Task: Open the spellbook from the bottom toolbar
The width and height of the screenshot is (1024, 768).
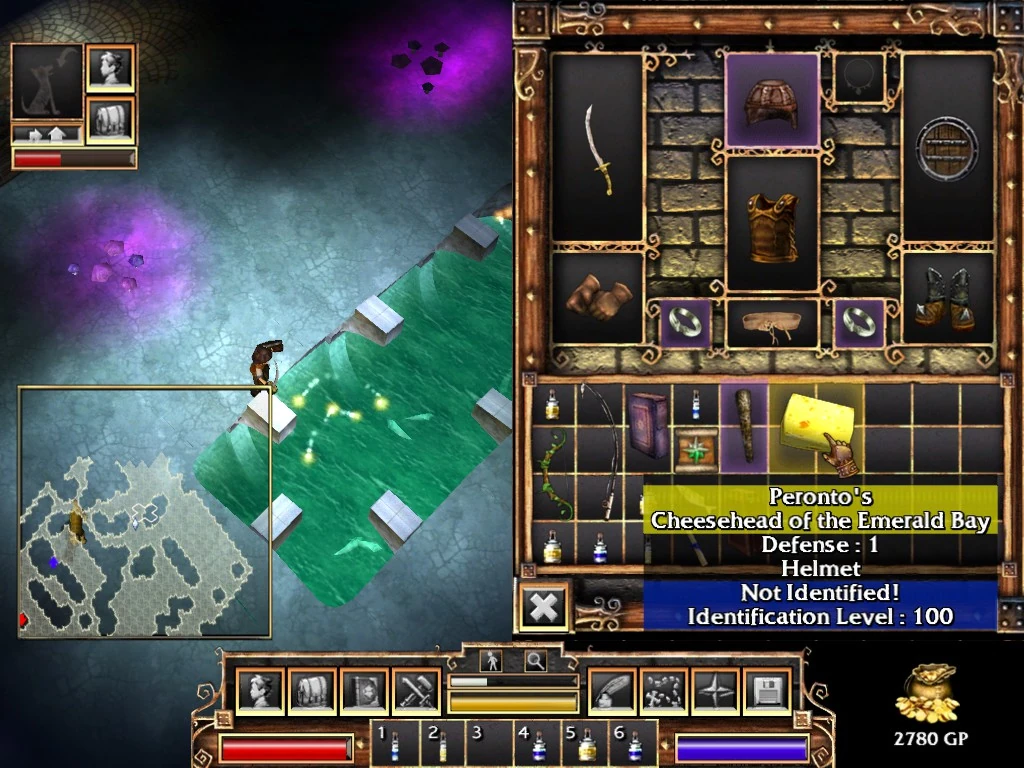Action: (364, 692)
